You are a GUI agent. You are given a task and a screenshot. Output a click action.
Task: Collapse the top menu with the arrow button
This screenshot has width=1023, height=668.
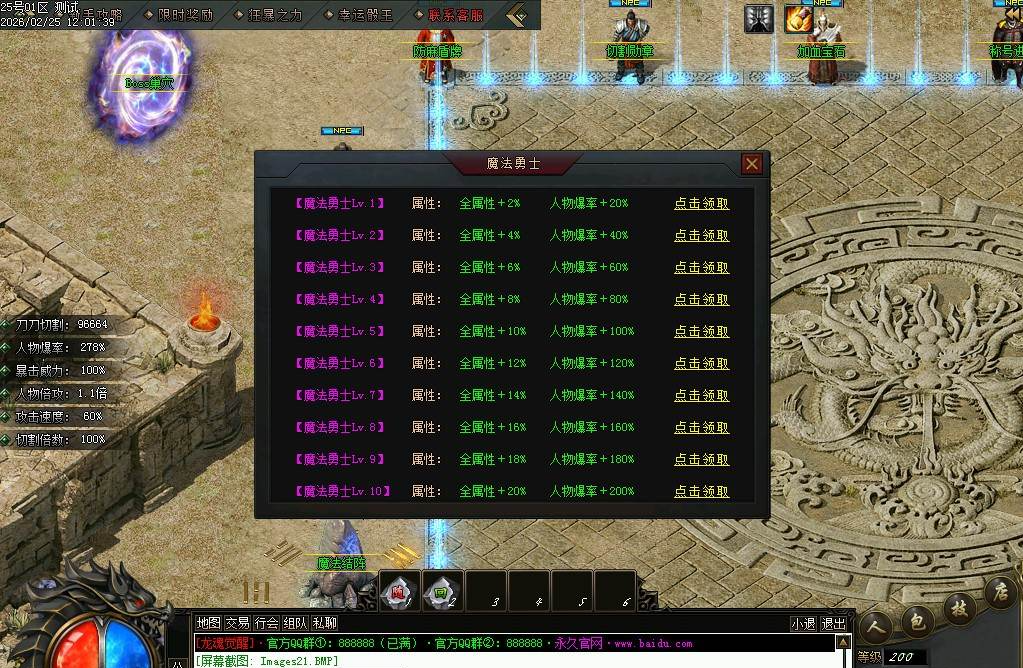[x=517, y=15]
